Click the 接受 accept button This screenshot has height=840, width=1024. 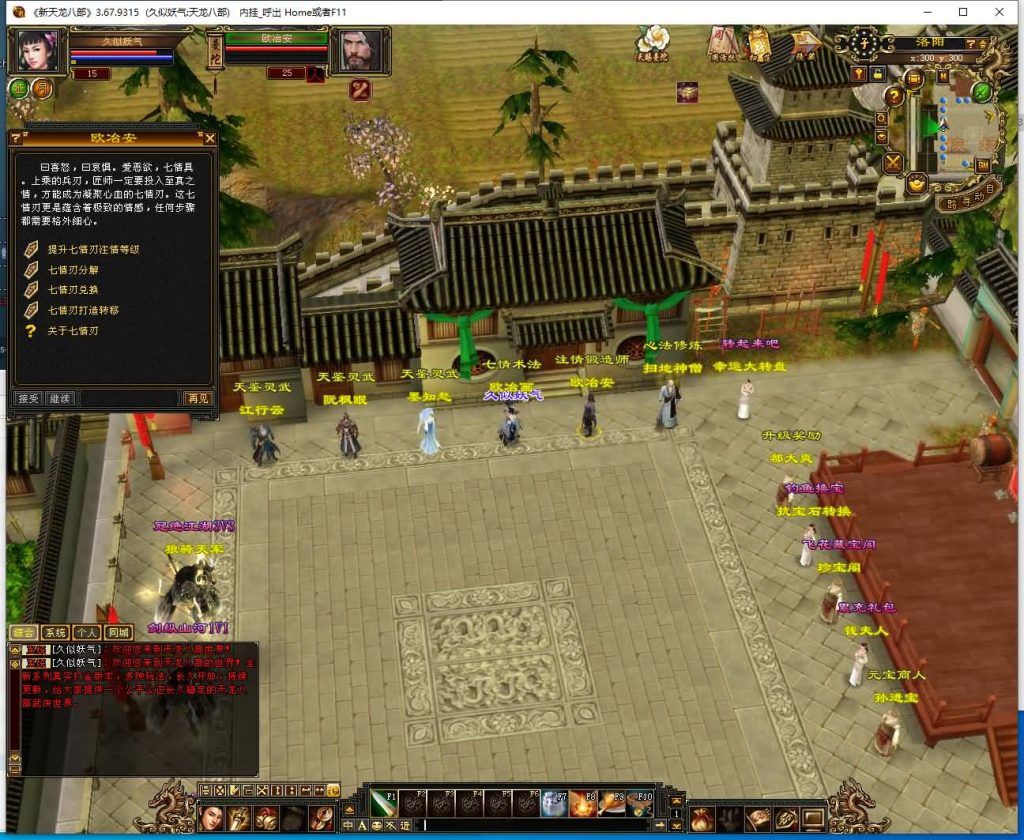[29, 398]
